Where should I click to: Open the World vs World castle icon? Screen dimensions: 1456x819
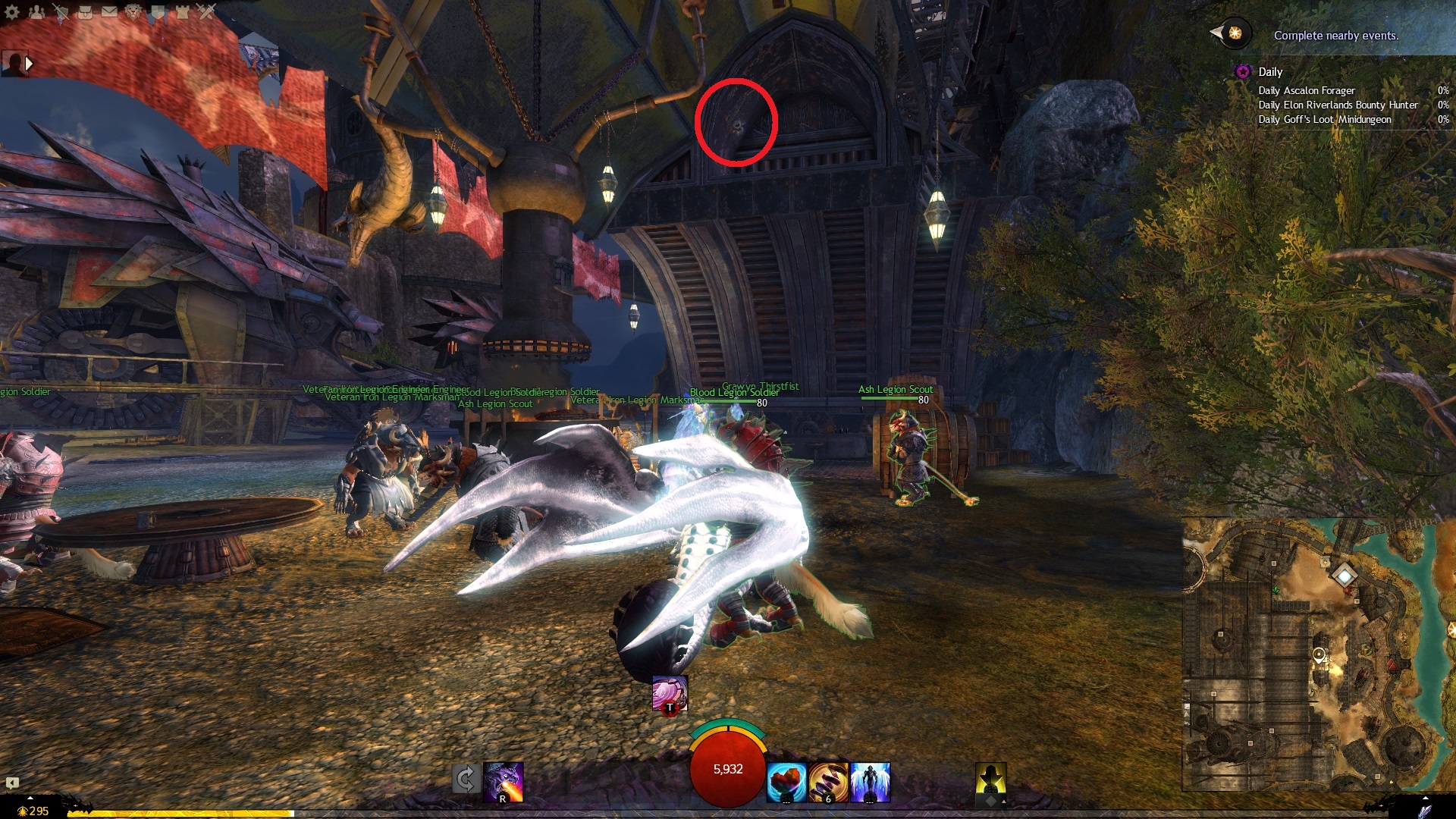pos(182,11)
